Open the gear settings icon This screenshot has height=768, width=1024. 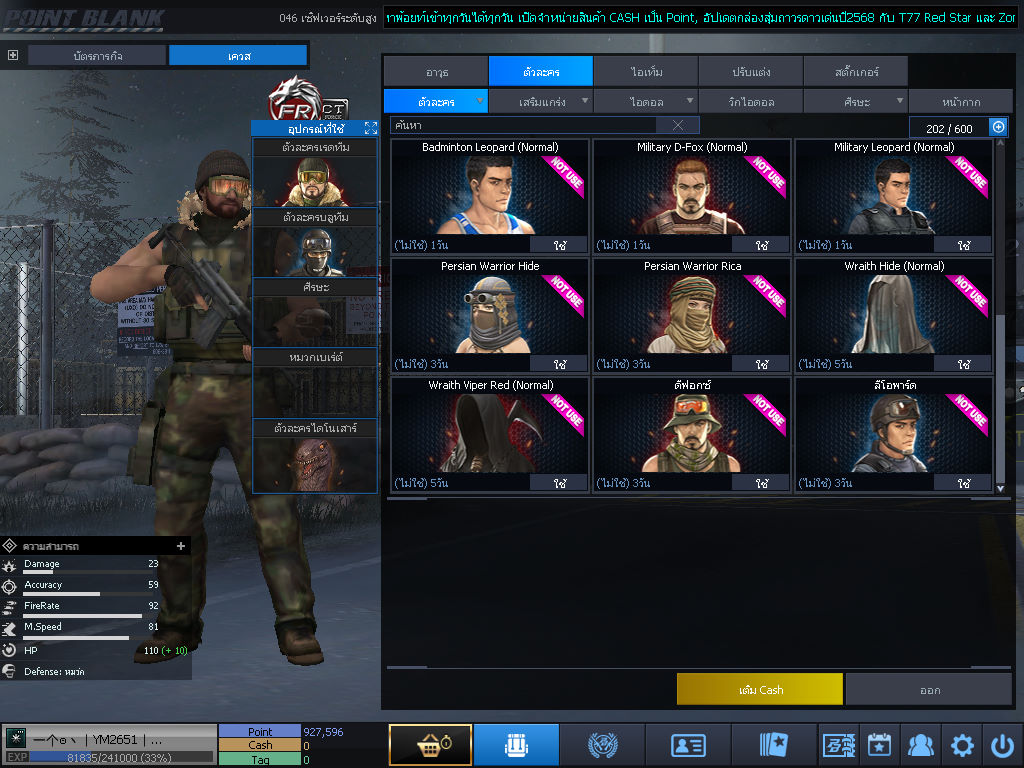pyautogui.click(x=962, y=745)
